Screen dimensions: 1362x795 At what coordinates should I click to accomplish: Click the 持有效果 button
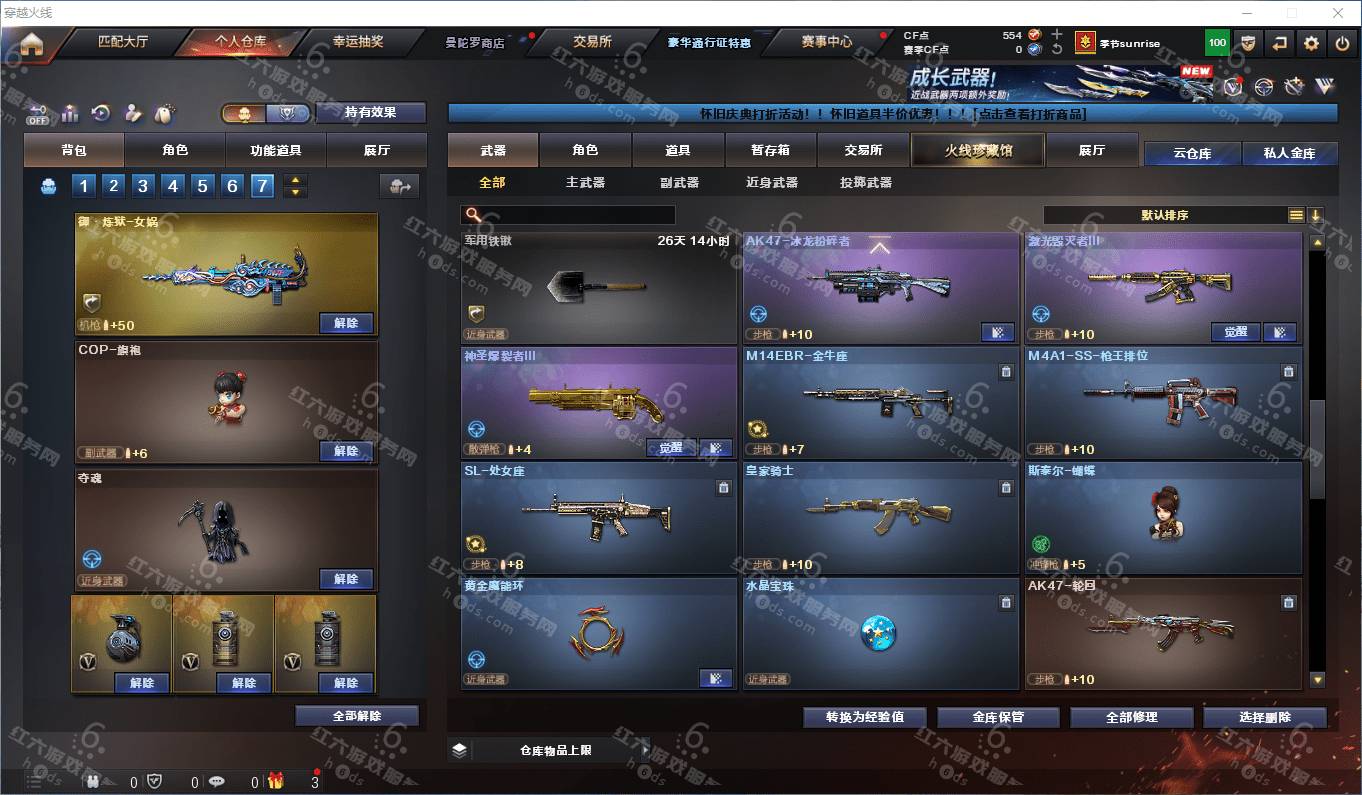pyautogui.click(x=370, y=112)
